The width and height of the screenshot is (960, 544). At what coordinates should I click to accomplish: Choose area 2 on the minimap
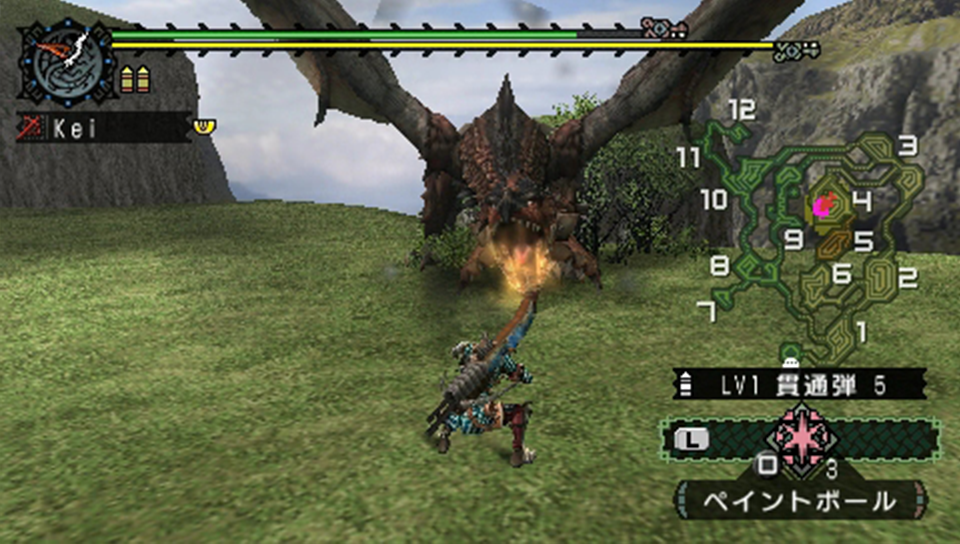[x=907, y=278]
